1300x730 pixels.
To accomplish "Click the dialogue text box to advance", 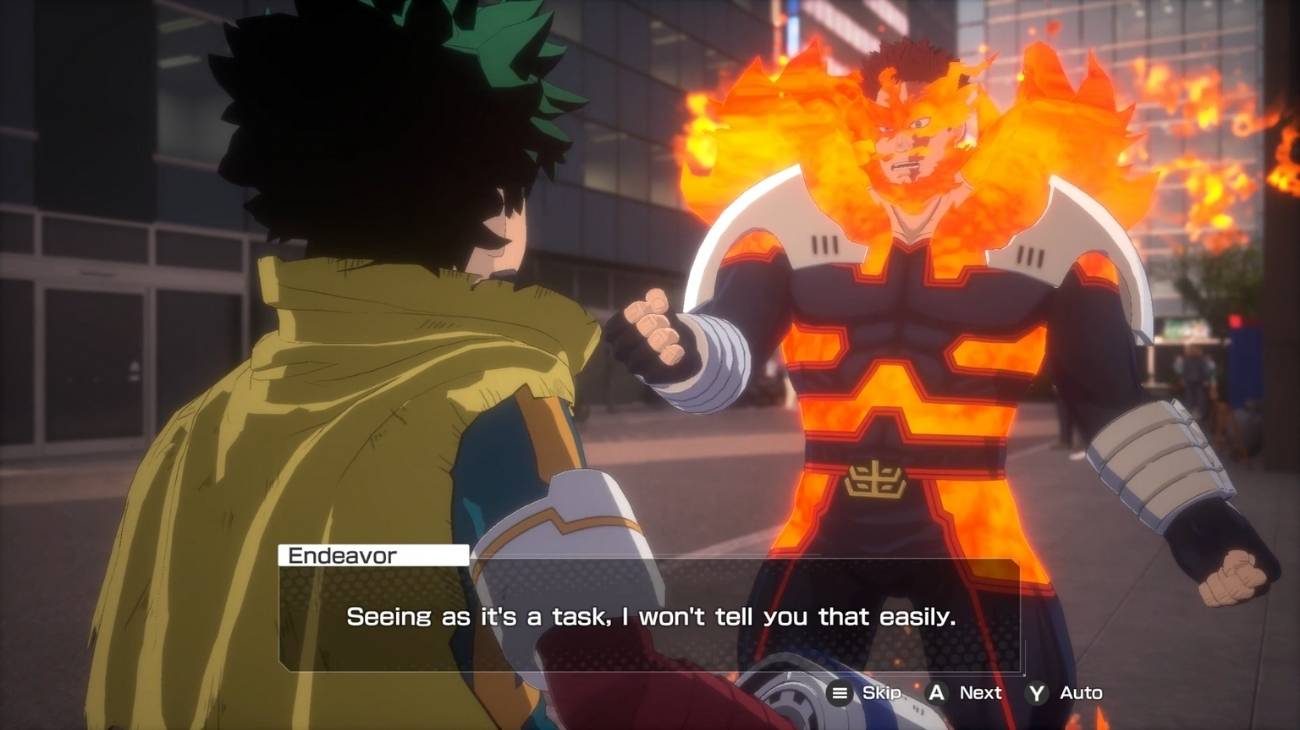I will 650,617.
